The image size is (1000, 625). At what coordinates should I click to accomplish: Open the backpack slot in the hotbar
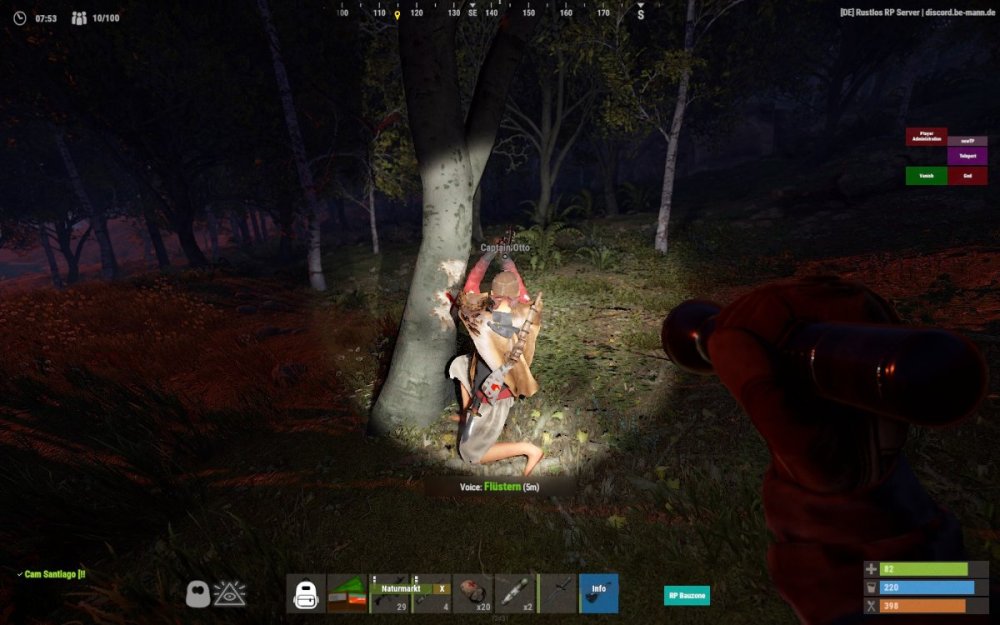(x=306, y=594)
